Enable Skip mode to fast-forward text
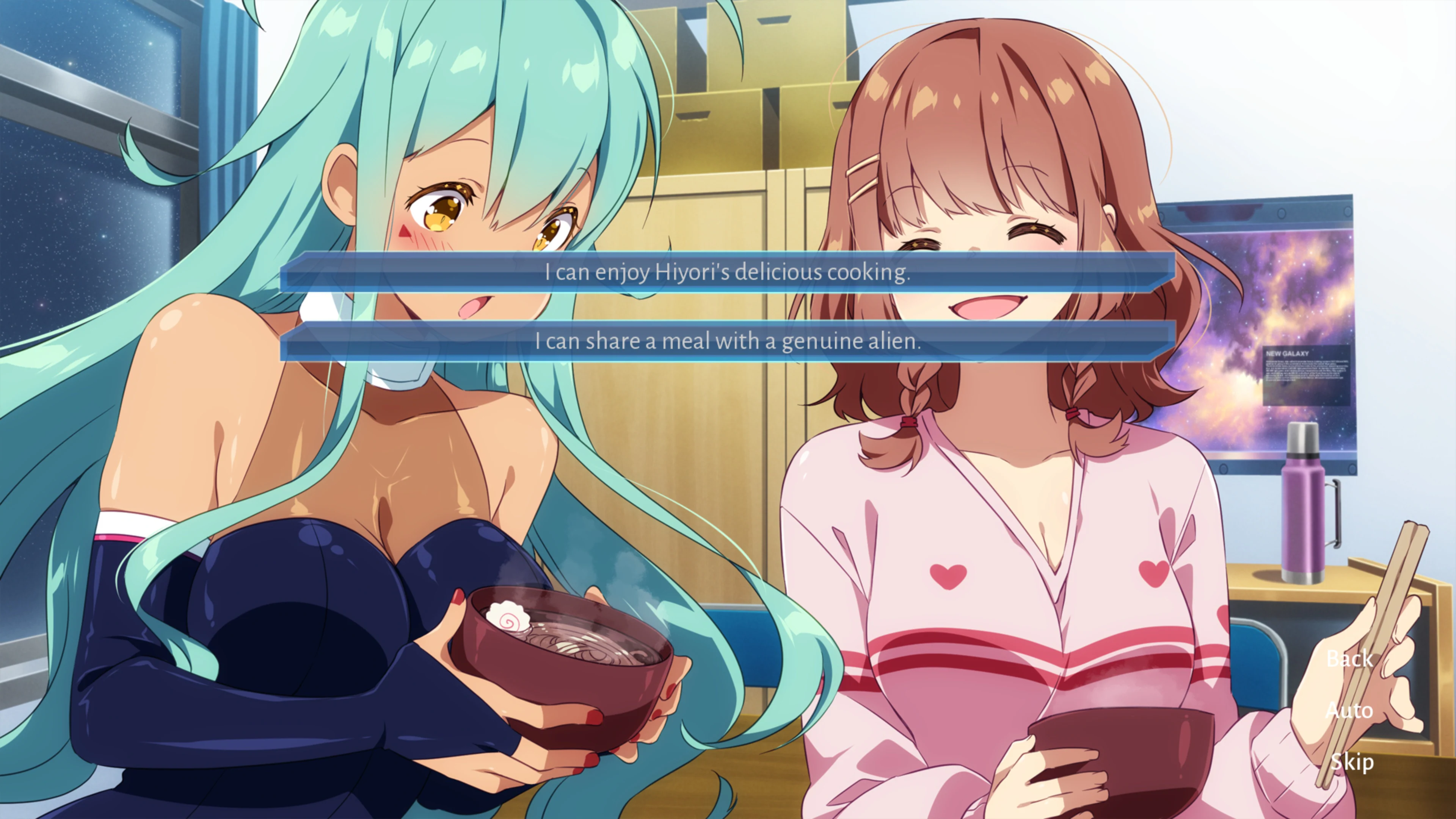The image size is (1456, 819). coord(1352,761)
